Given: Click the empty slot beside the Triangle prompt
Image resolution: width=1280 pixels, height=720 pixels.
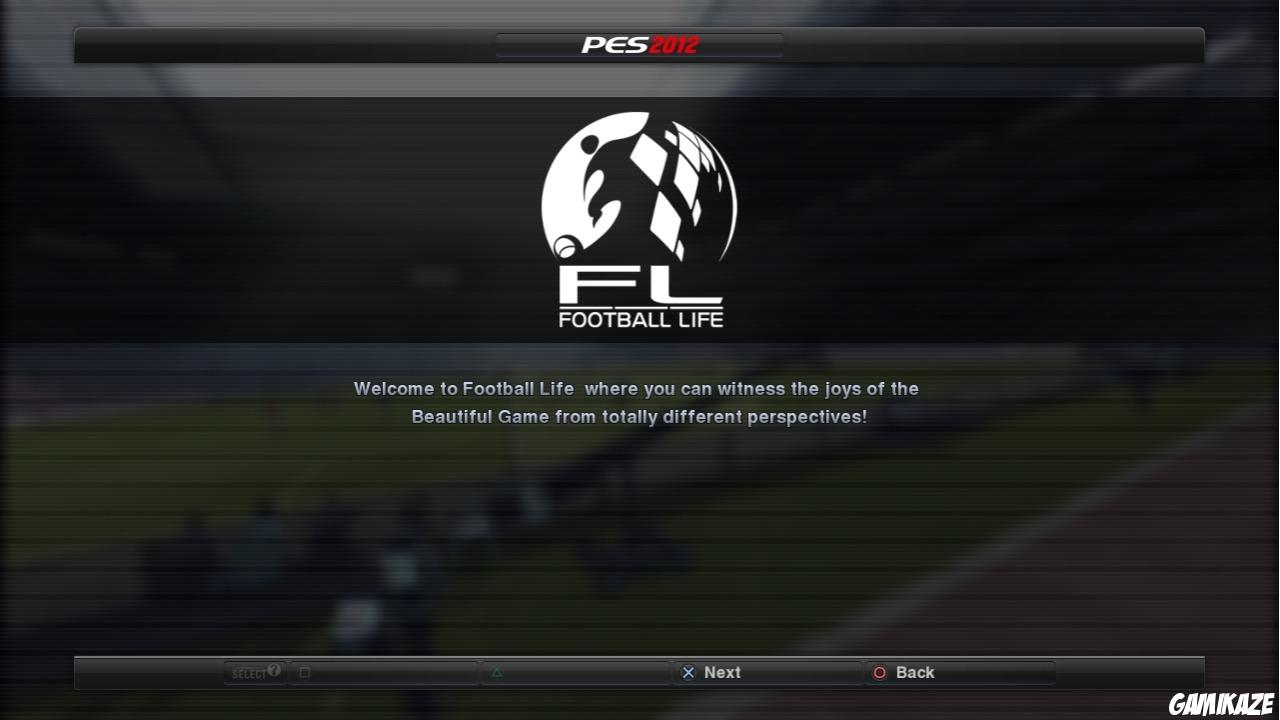Looking at the screenshot, I should point(580,672).
